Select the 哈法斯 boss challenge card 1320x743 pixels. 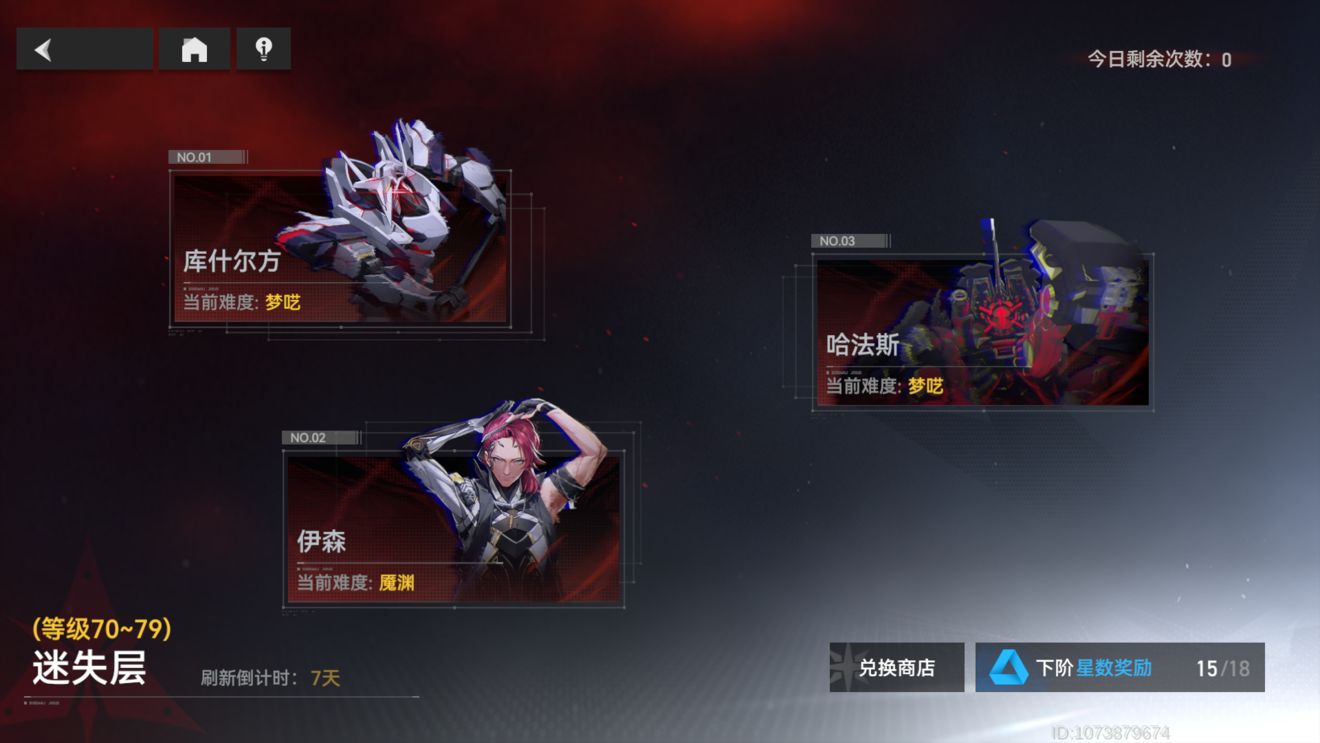[x=980, y=330]
